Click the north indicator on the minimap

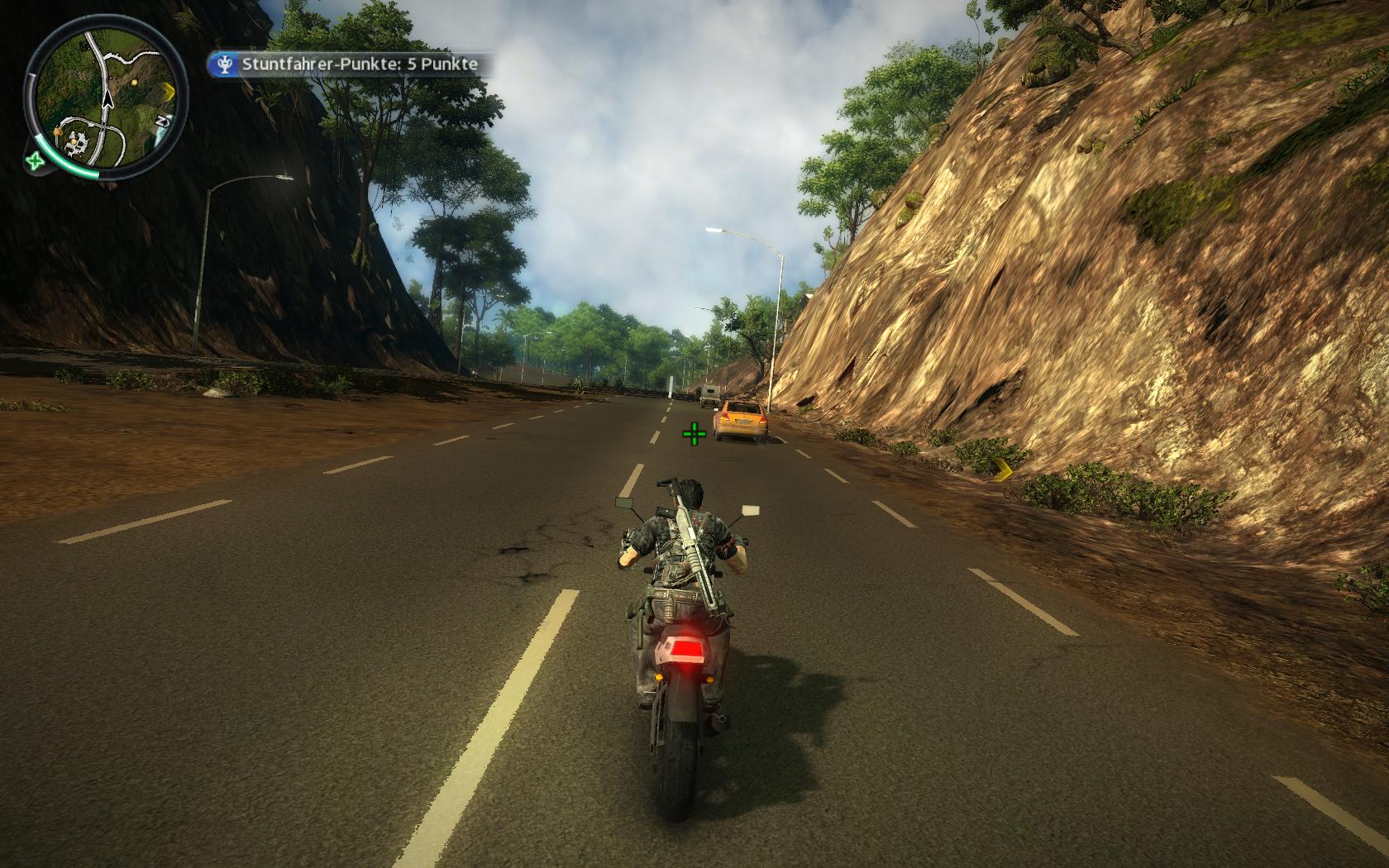click(164, 122)
